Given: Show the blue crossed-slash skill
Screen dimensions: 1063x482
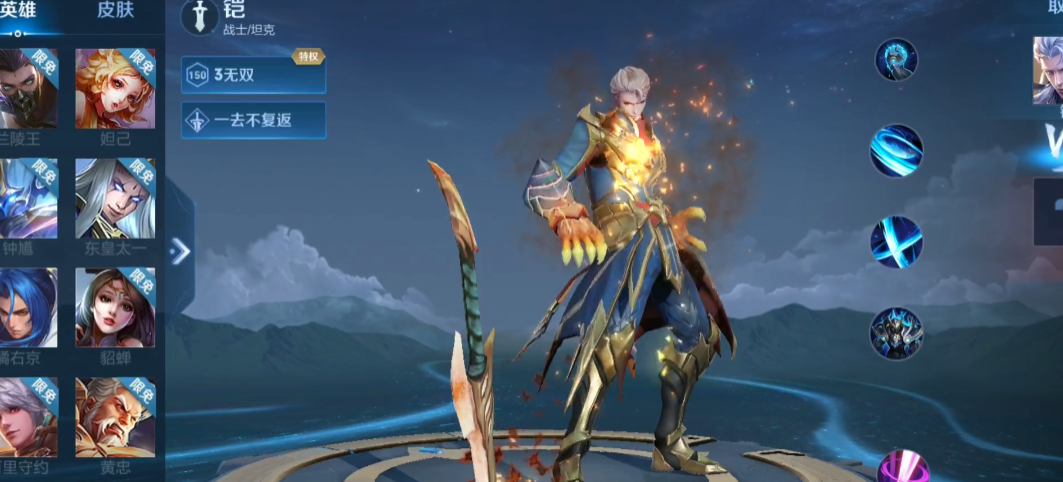Looking at the screenshot, I should tap(896, 242).
